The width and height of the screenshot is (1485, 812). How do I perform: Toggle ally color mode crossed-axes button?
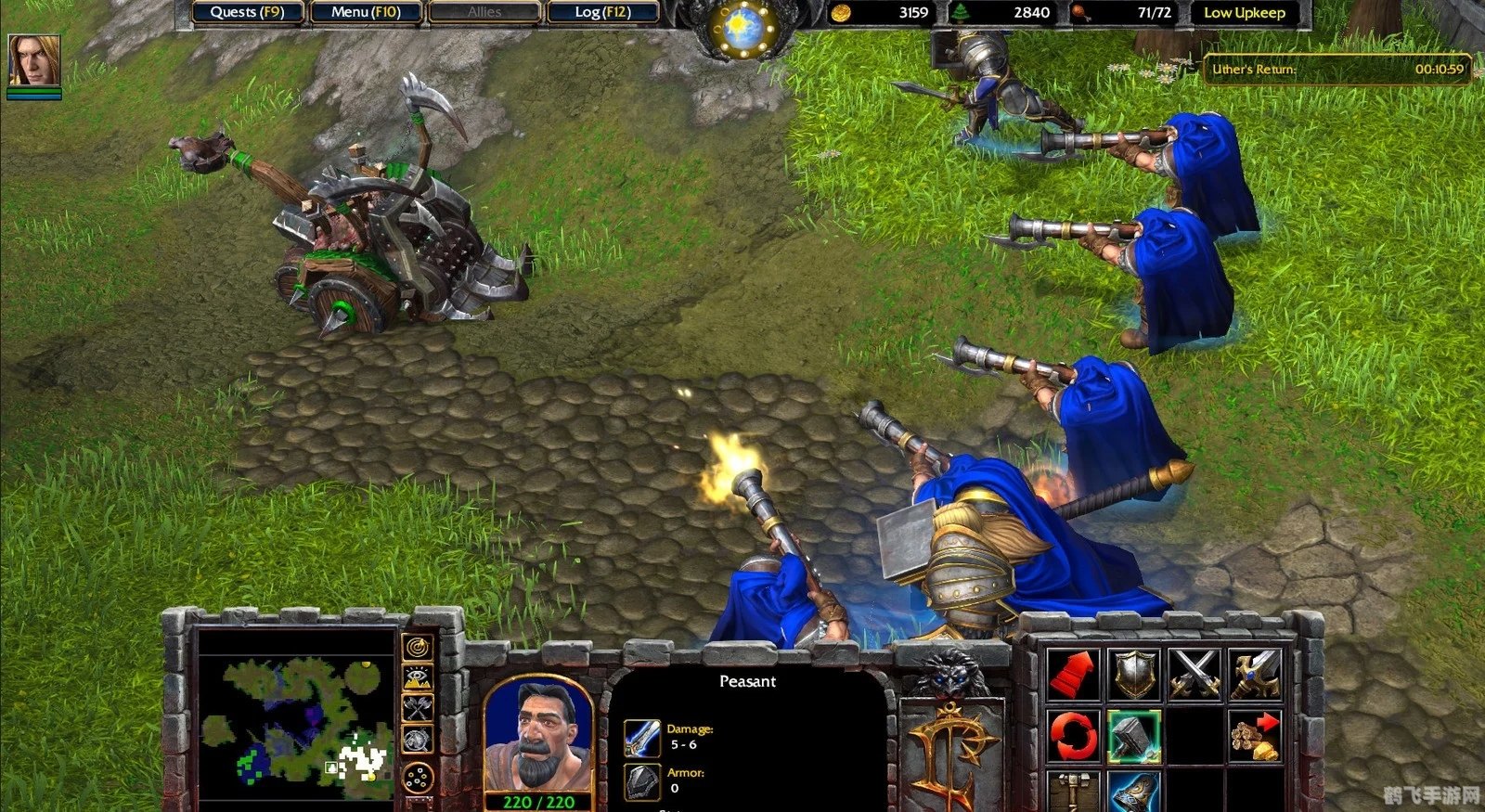tap(419, 708)
